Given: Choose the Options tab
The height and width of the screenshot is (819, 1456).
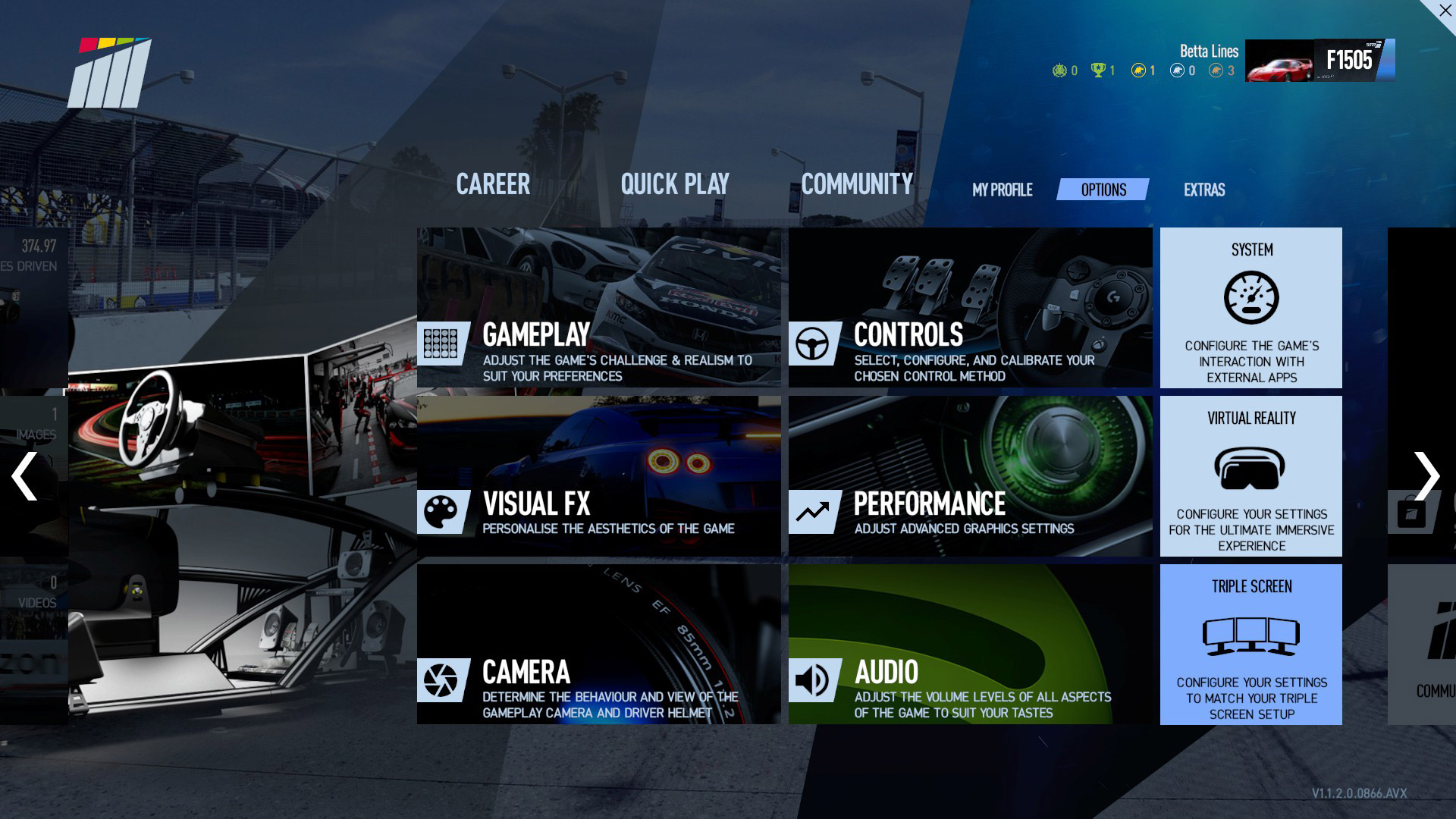Looking at the screenshot, I should [1103, 190].
